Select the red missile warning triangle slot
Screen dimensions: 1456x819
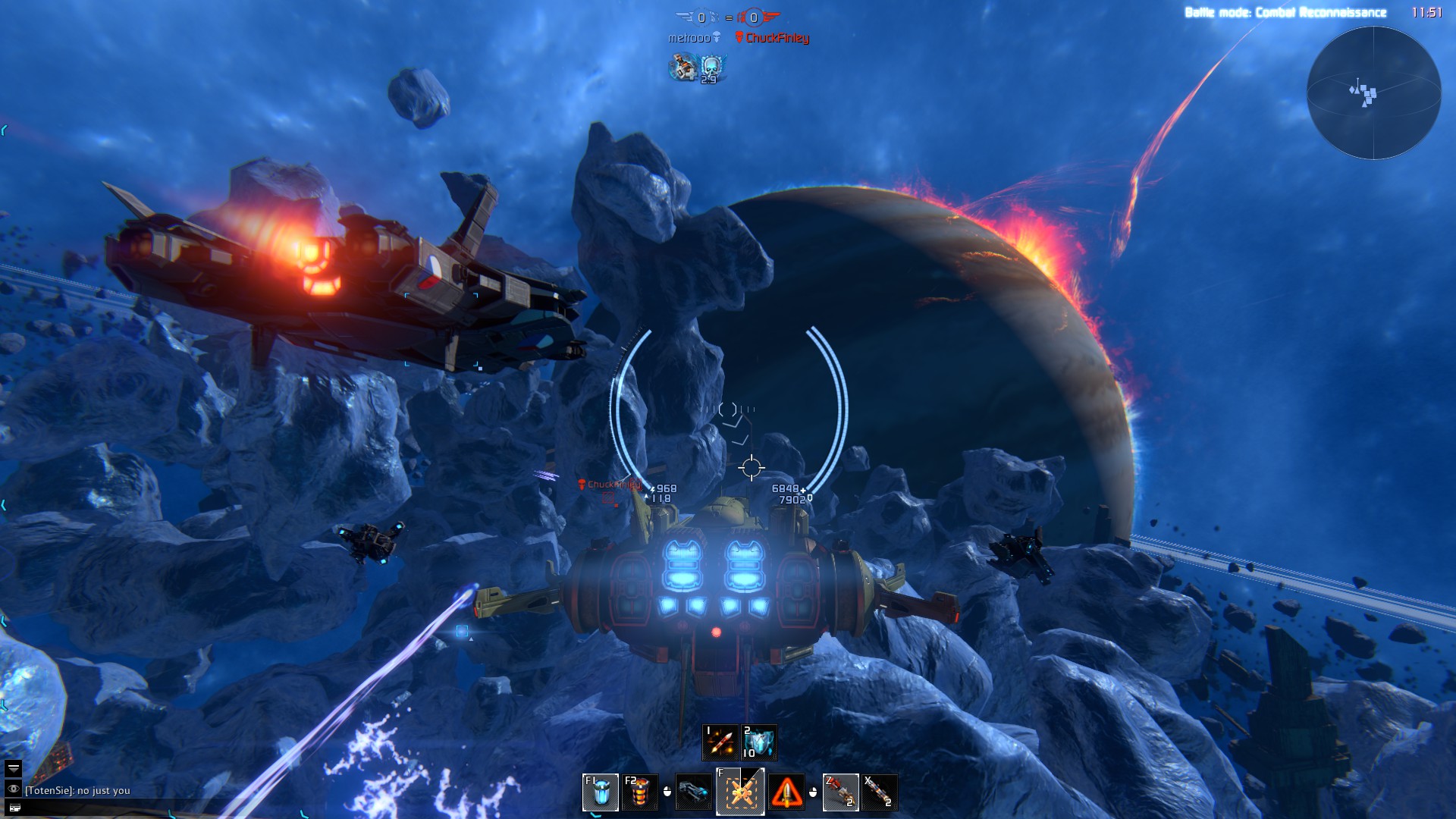(786, 793)
